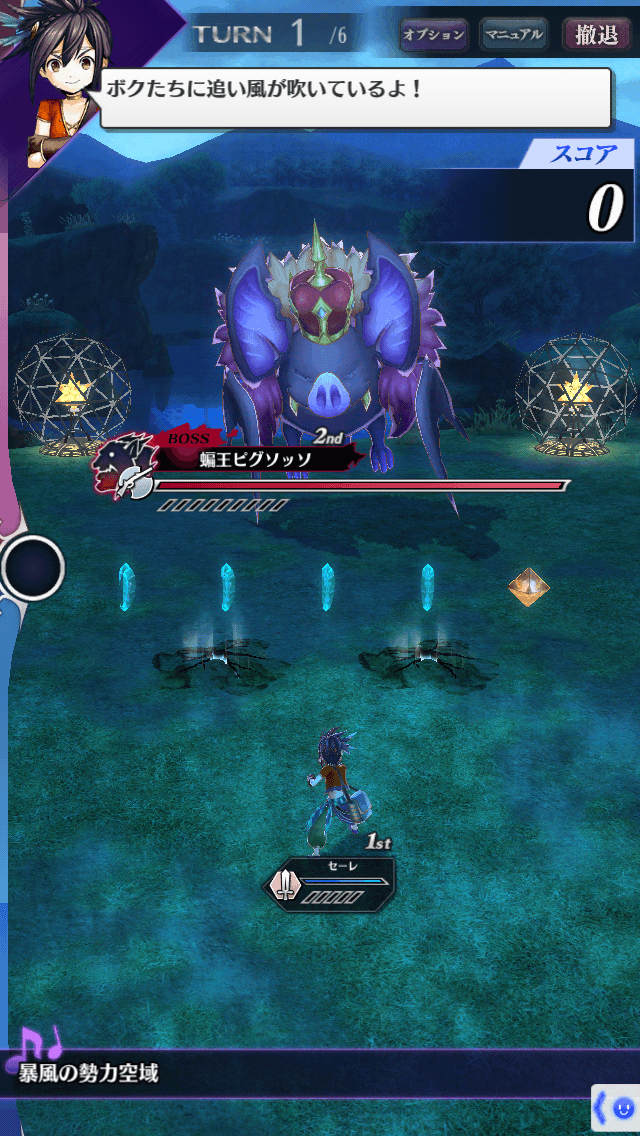
Task: Open the マニュアル manual
Action: click(x=513, y=35)
